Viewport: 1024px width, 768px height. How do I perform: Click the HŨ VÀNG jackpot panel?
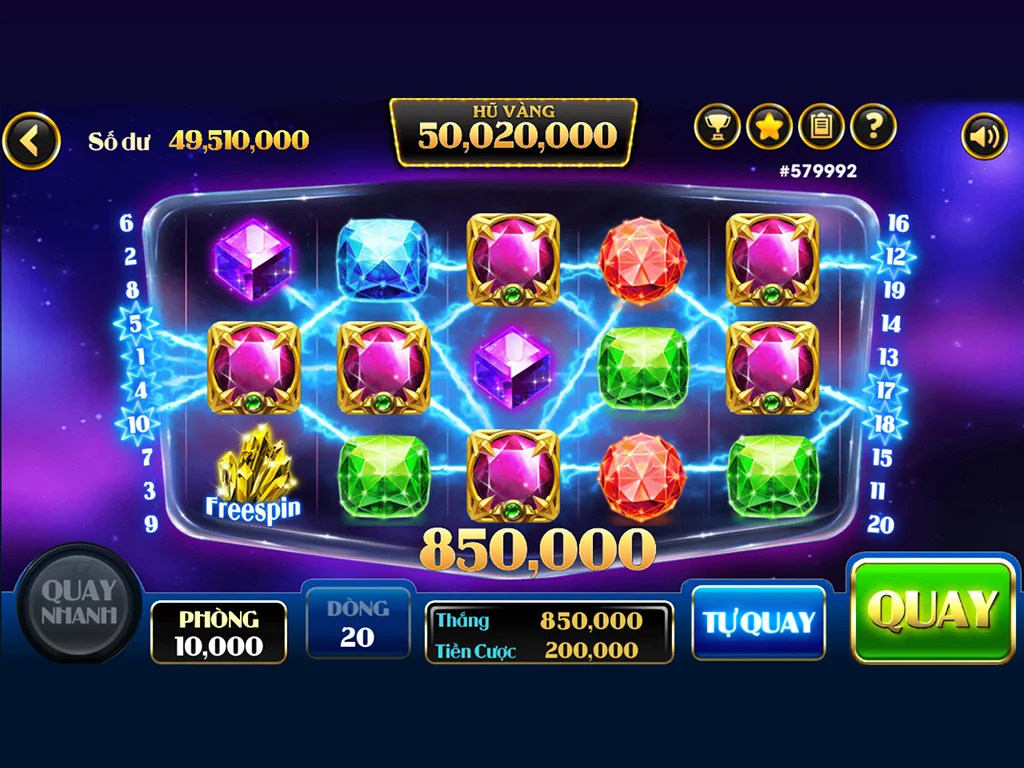pos(514,131)
